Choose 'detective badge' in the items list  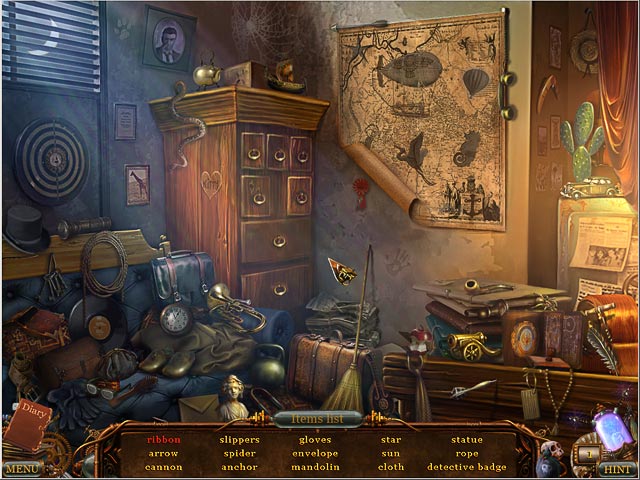(x=466, y=467)
